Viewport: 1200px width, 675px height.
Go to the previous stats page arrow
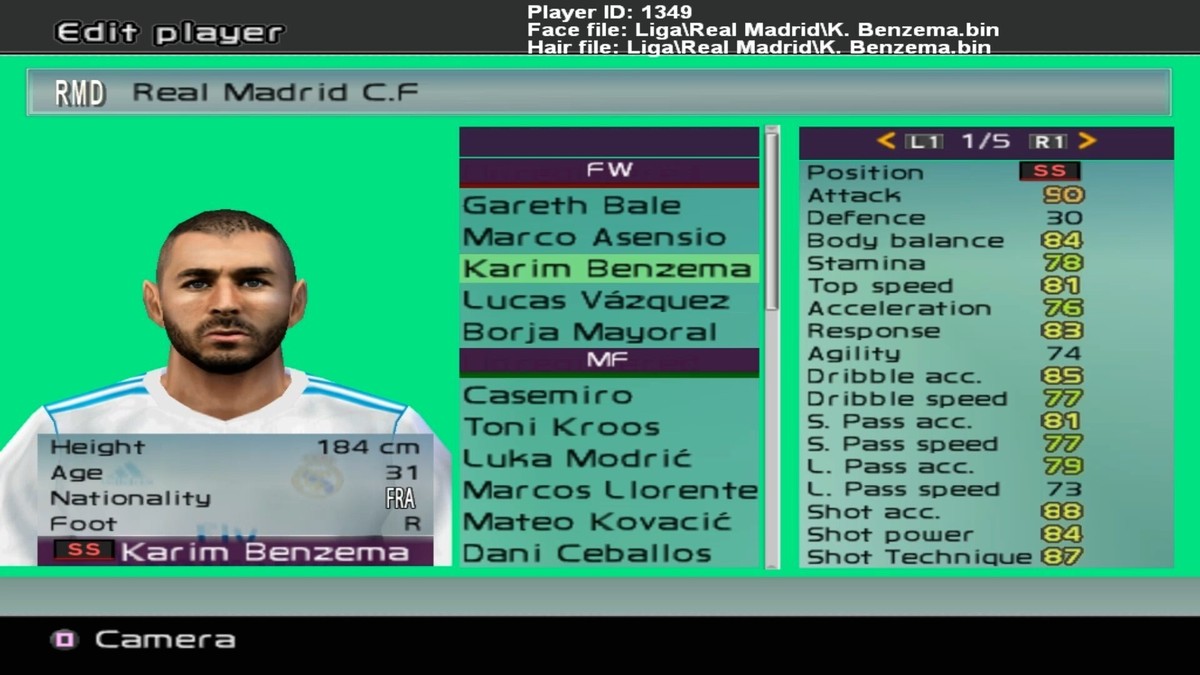tap(886, 142)
